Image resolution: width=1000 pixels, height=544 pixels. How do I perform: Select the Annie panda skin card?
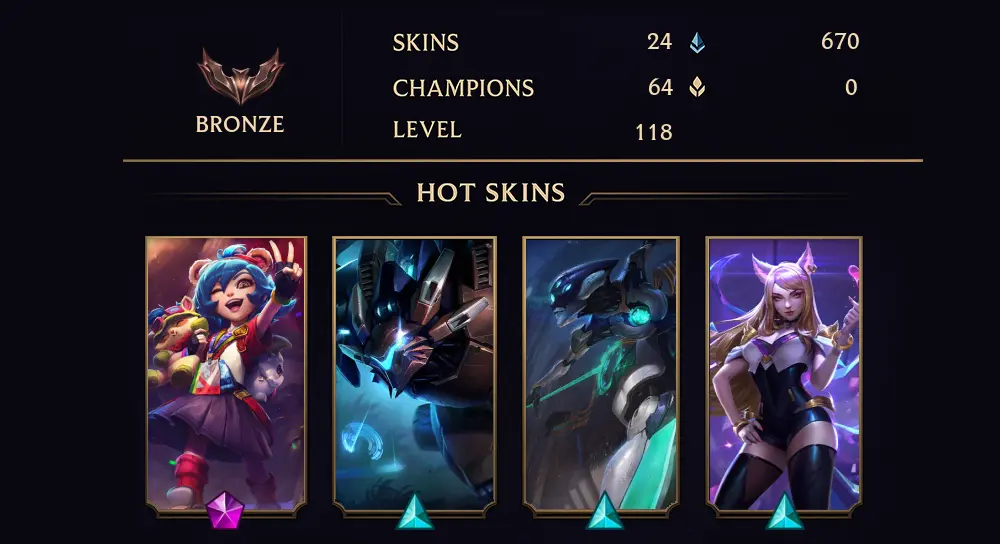226,370
